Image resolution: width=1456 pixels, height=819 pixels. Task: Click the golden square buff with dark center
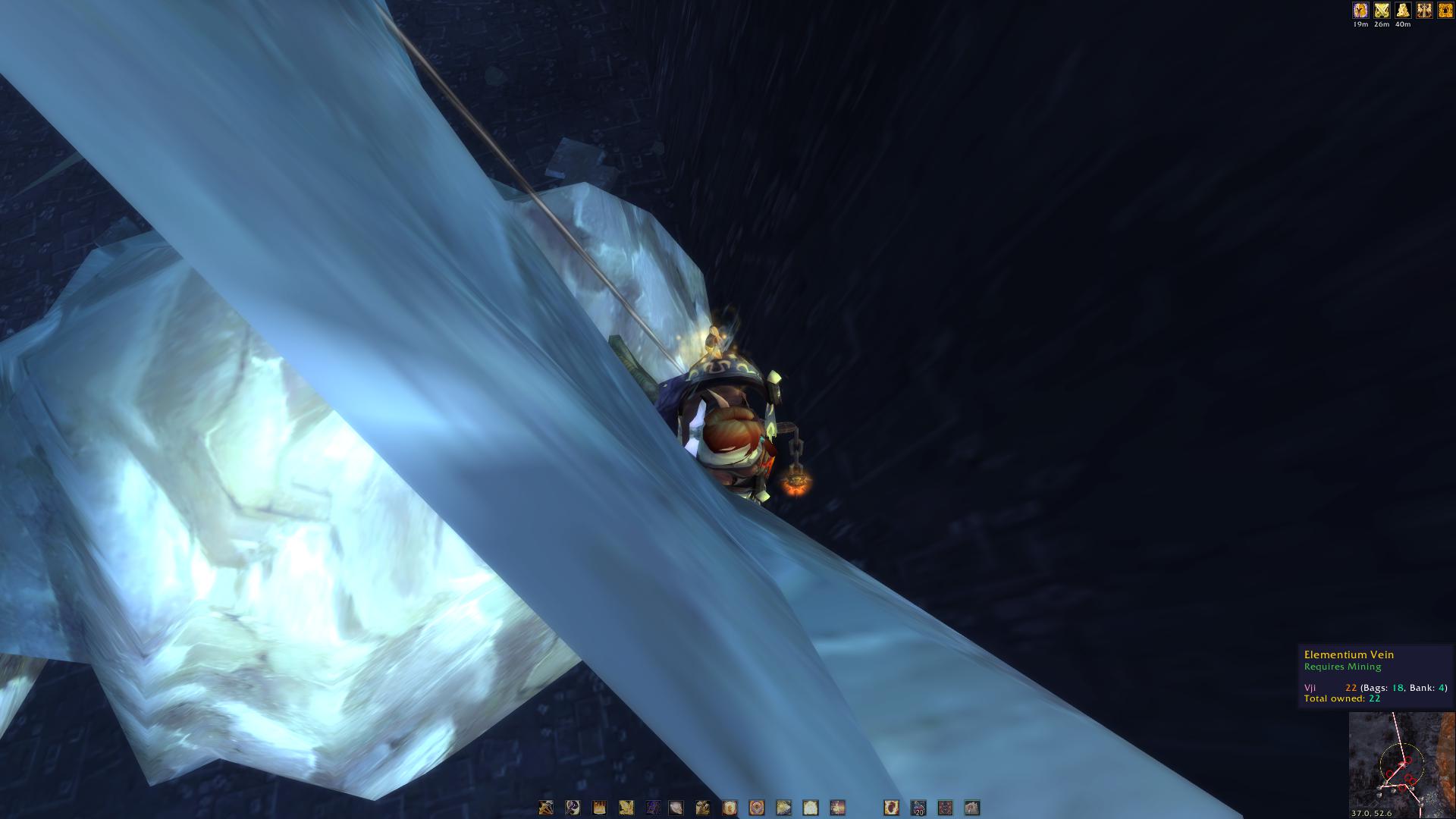click(1445, 11)
